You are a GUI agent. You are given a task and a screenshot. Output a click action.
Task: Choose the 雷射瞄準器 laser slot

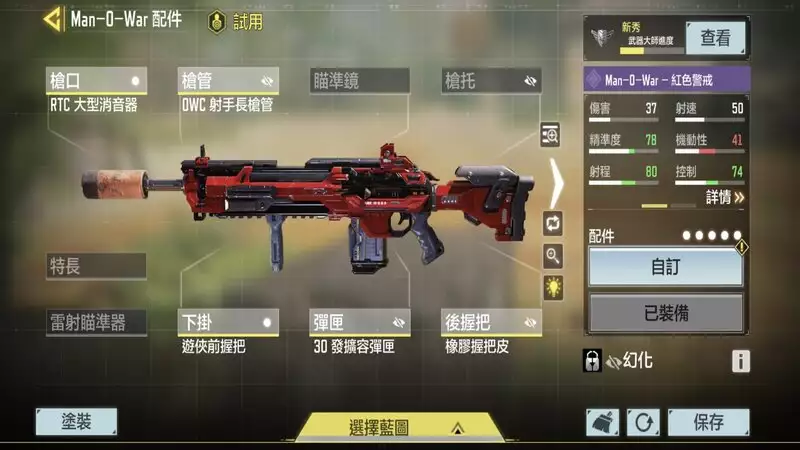pos(96,322)
